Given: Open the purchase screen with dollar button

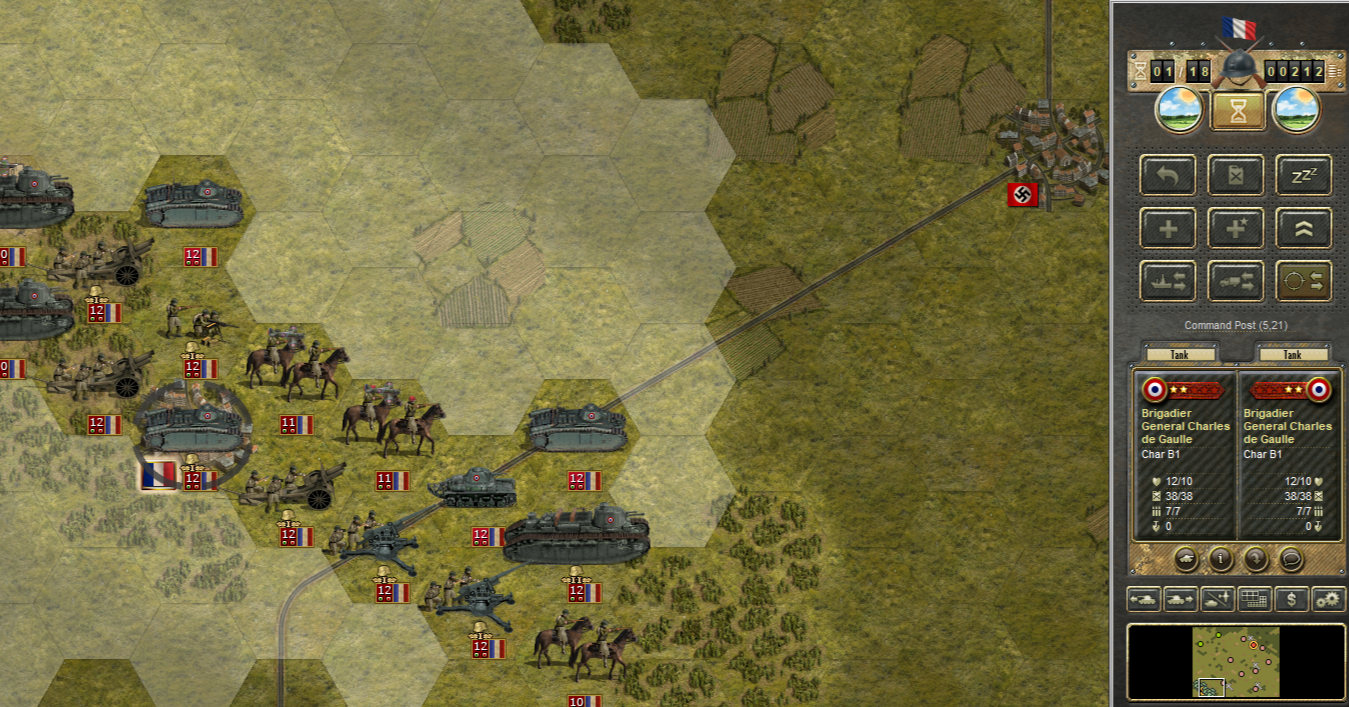Looking at the screenshot, I should click(x=1292, y=599).
